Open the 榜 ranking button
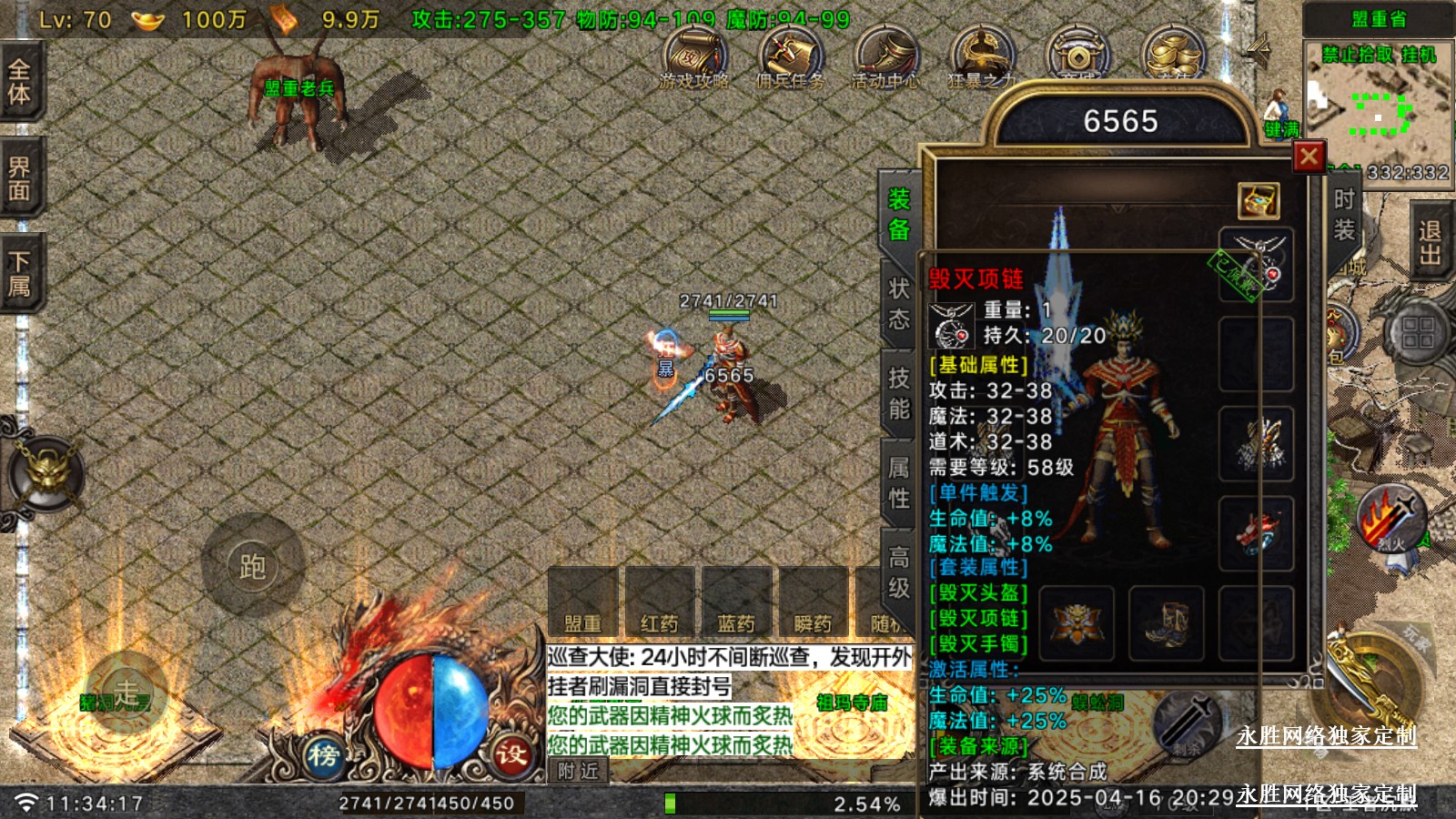This screenshot has height=819, width=1456. 324,754
